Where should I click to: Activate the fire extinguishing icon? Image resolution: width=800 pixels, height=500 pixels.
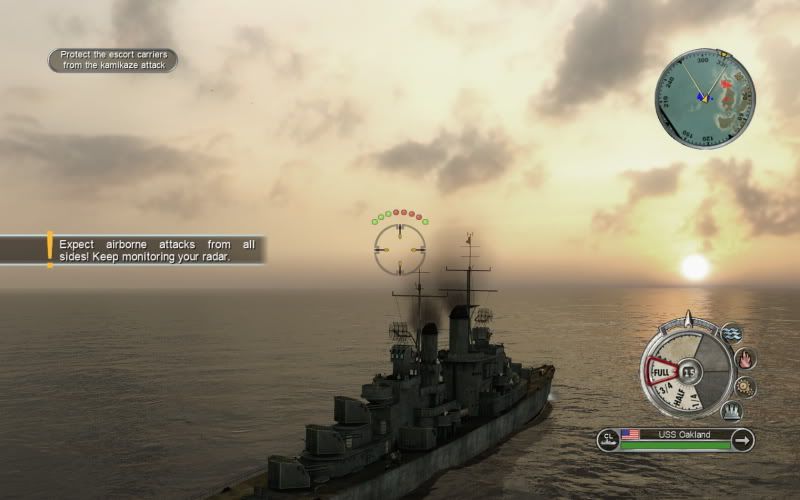pos(745,358)
